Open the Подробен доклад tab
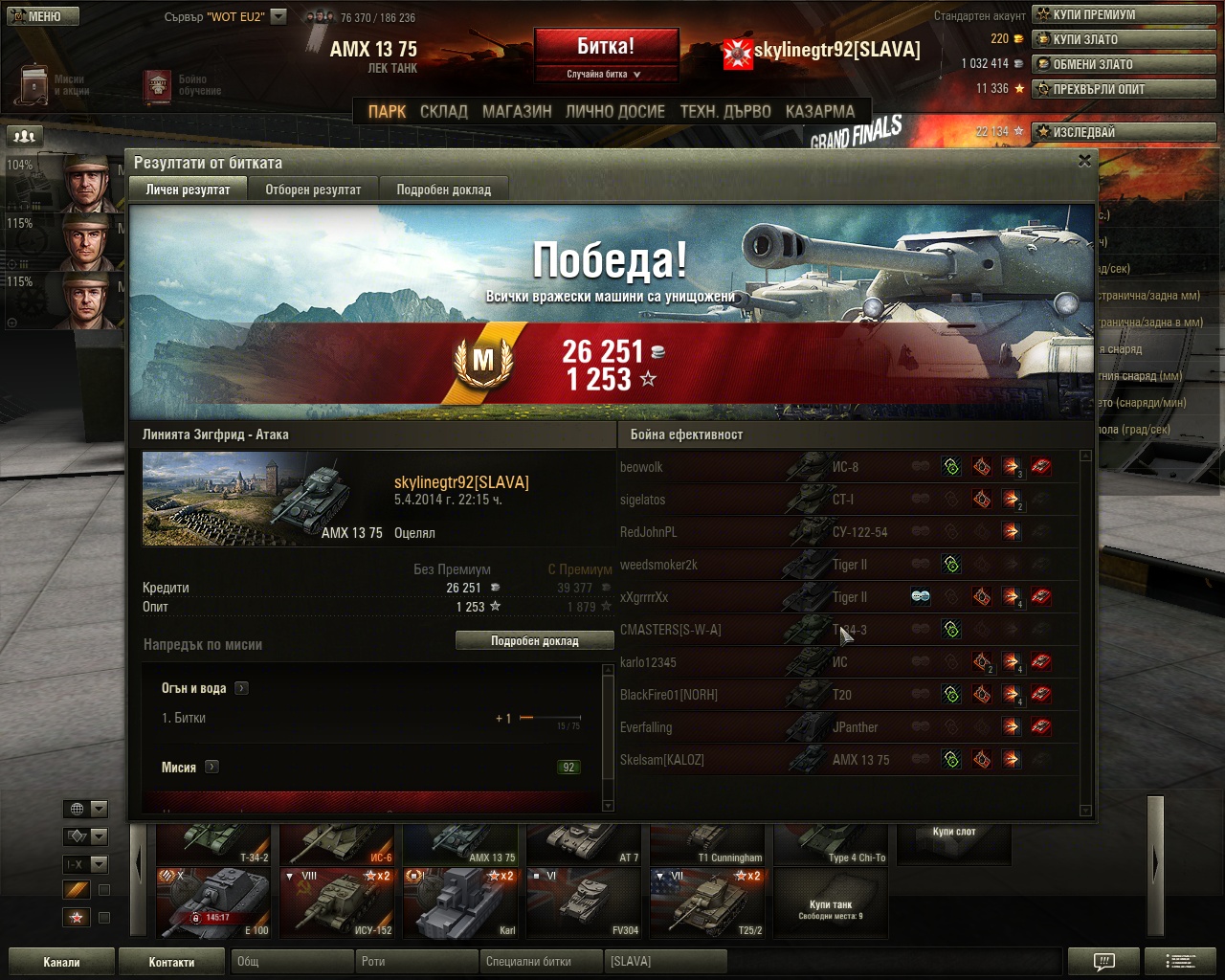 [x=443, y=189]
